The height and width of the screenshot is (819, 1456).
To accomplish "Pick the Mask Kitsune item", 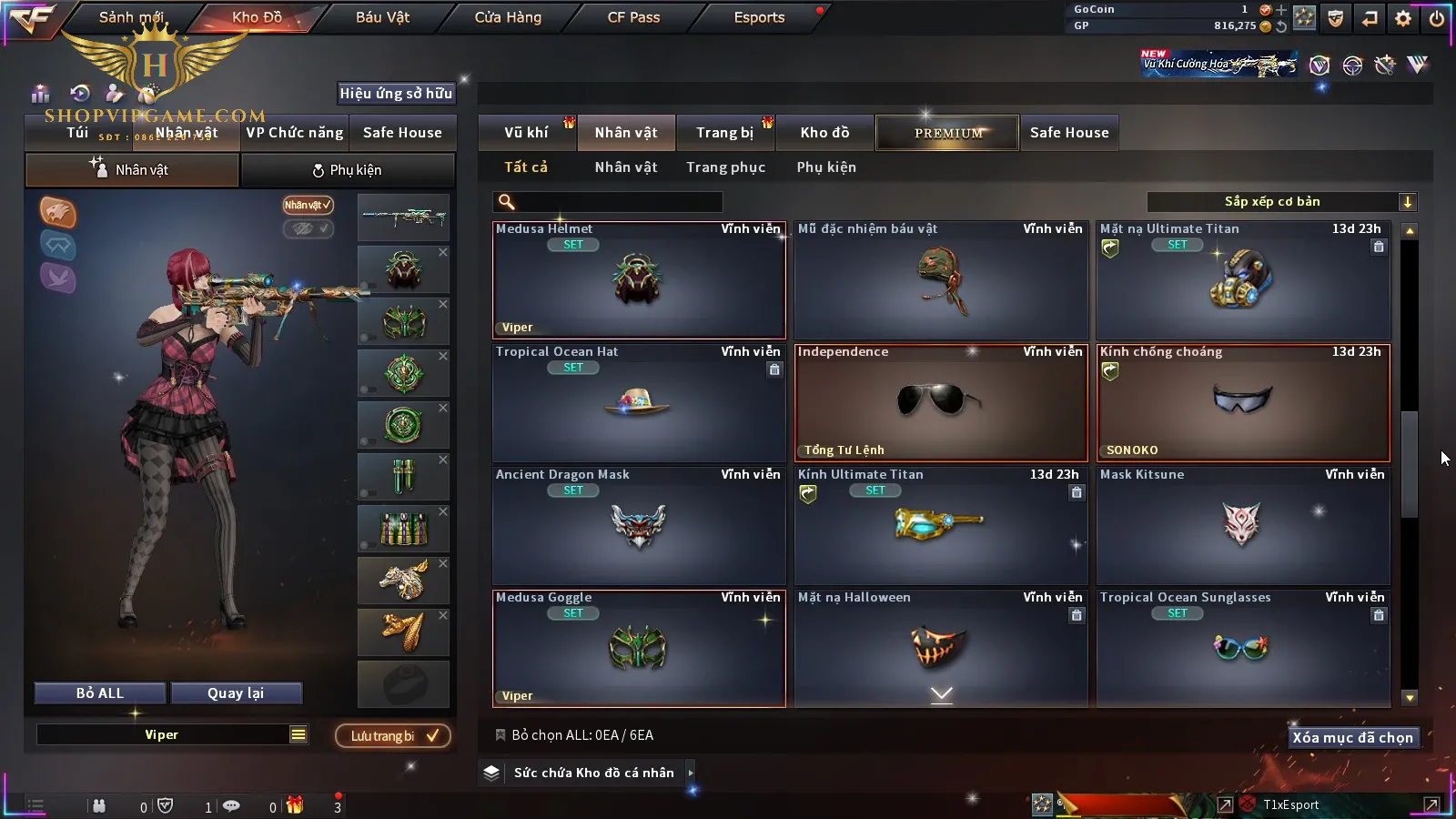I will tap(1243, 526).
